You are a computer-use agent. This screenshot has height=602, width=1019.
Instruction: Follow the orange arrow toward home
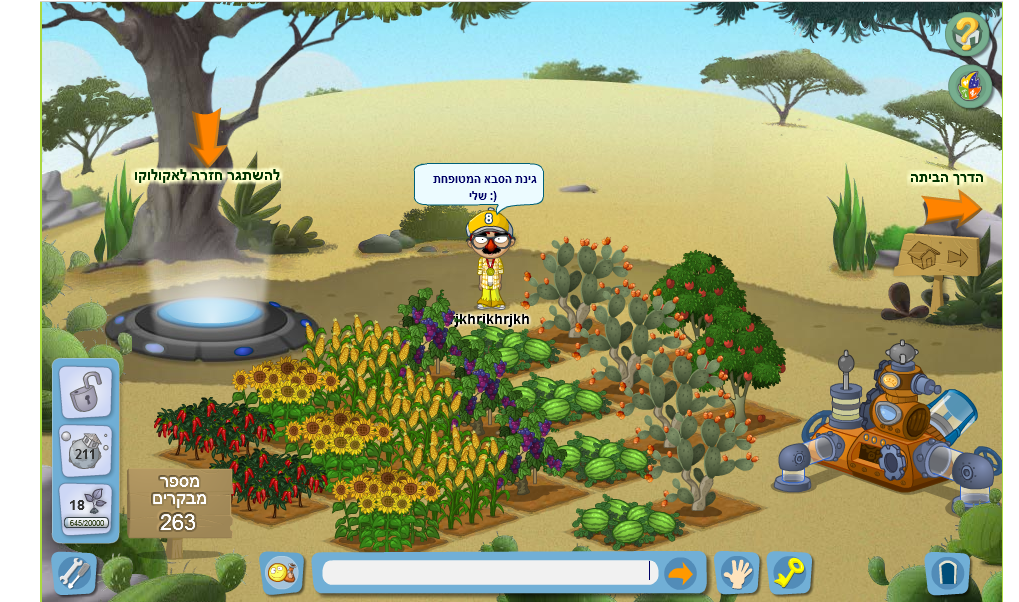[x=951, y=209]
